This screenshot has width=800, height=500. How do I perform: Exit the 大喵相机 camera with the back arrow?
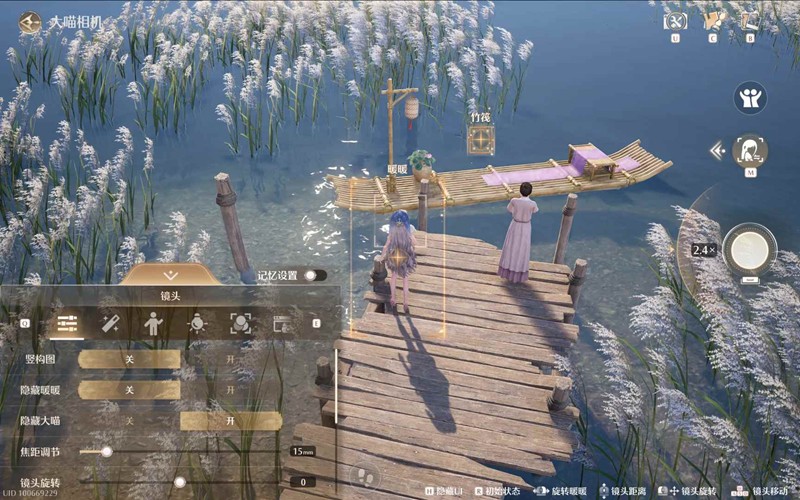tap(29, 19)
